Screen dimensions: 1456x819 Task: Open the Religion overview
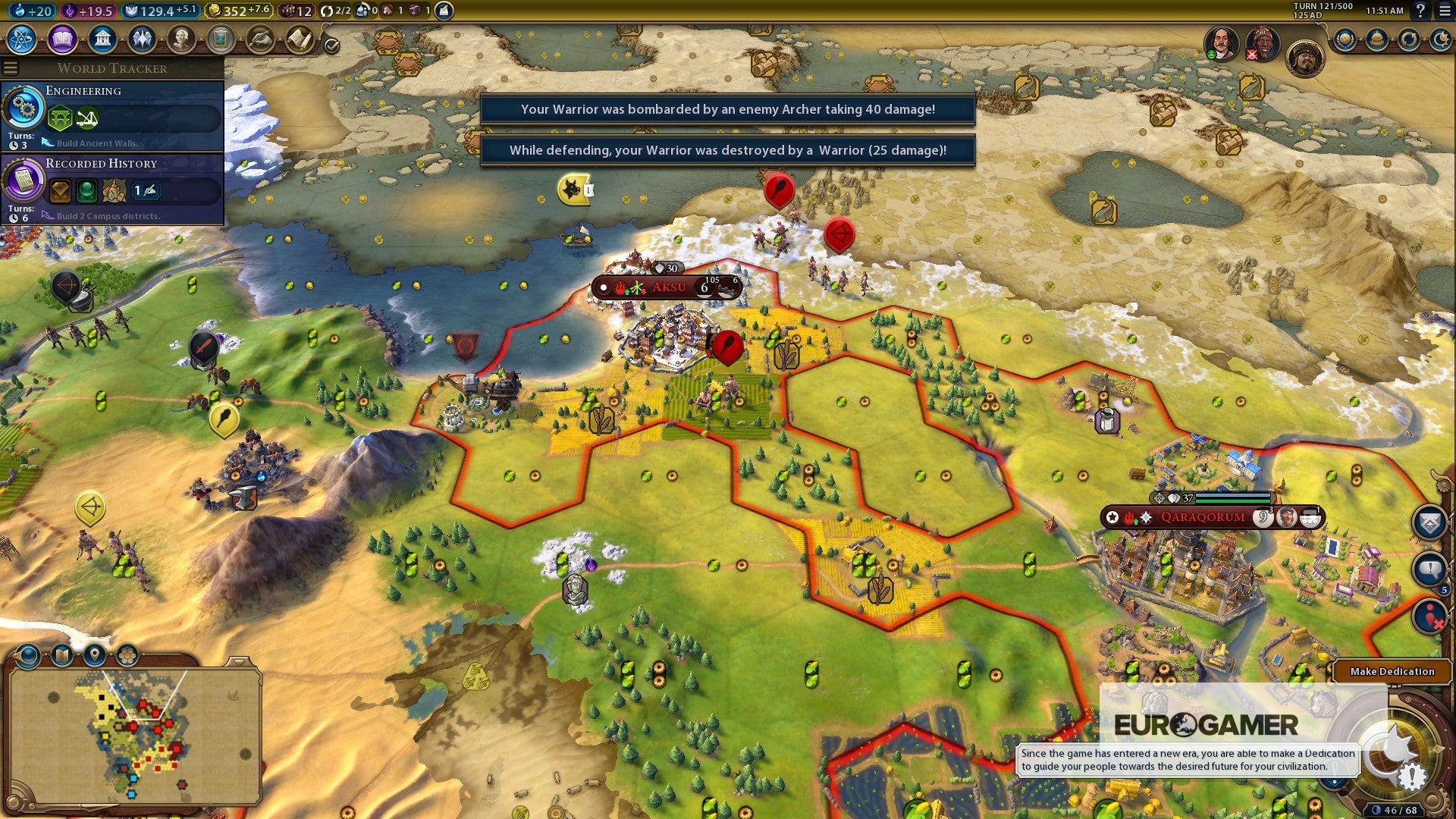click(x=141, y=39)
